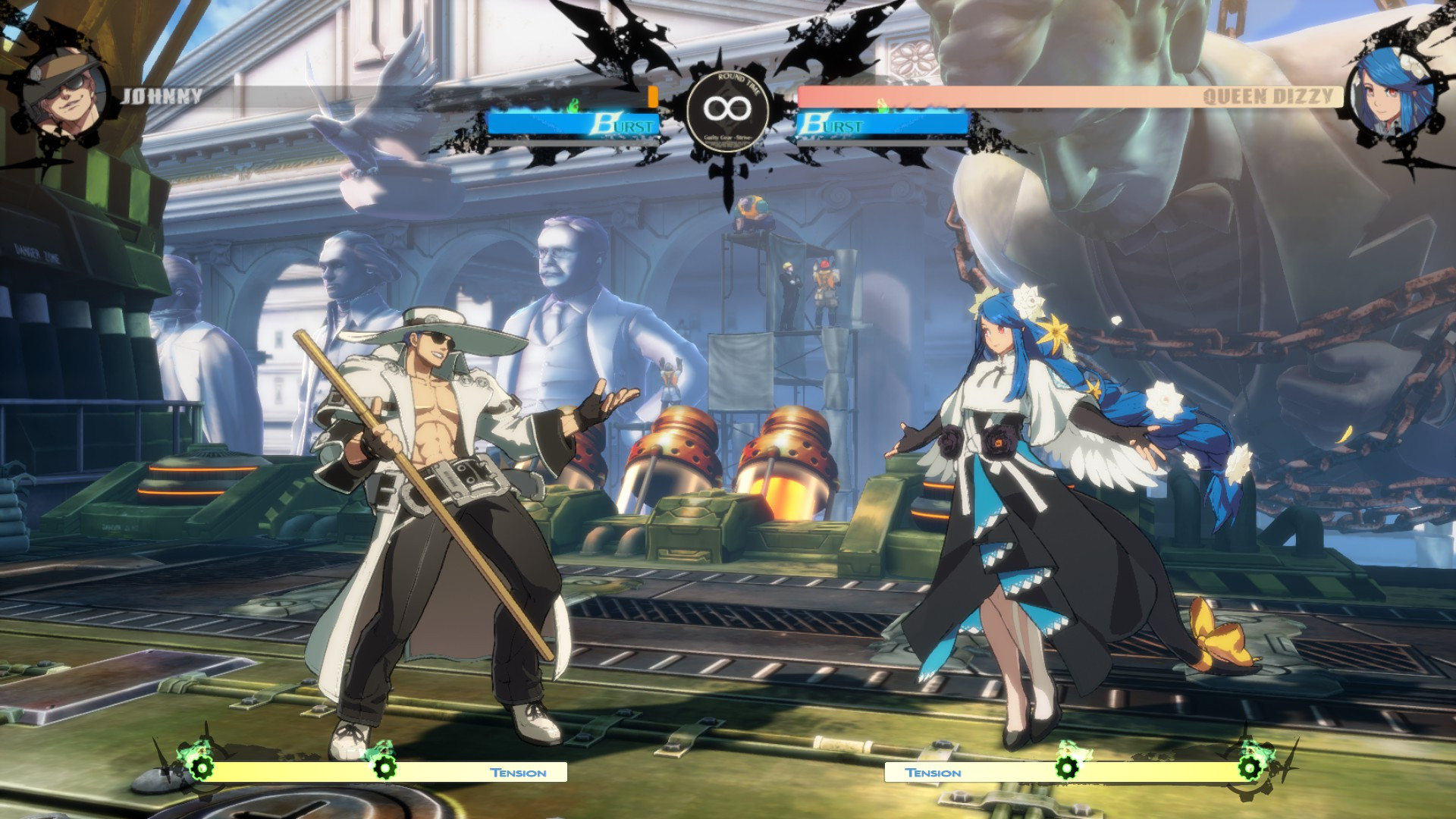Click the infinity Round Time emblem
1456x819 pixels.
point(727,108)
